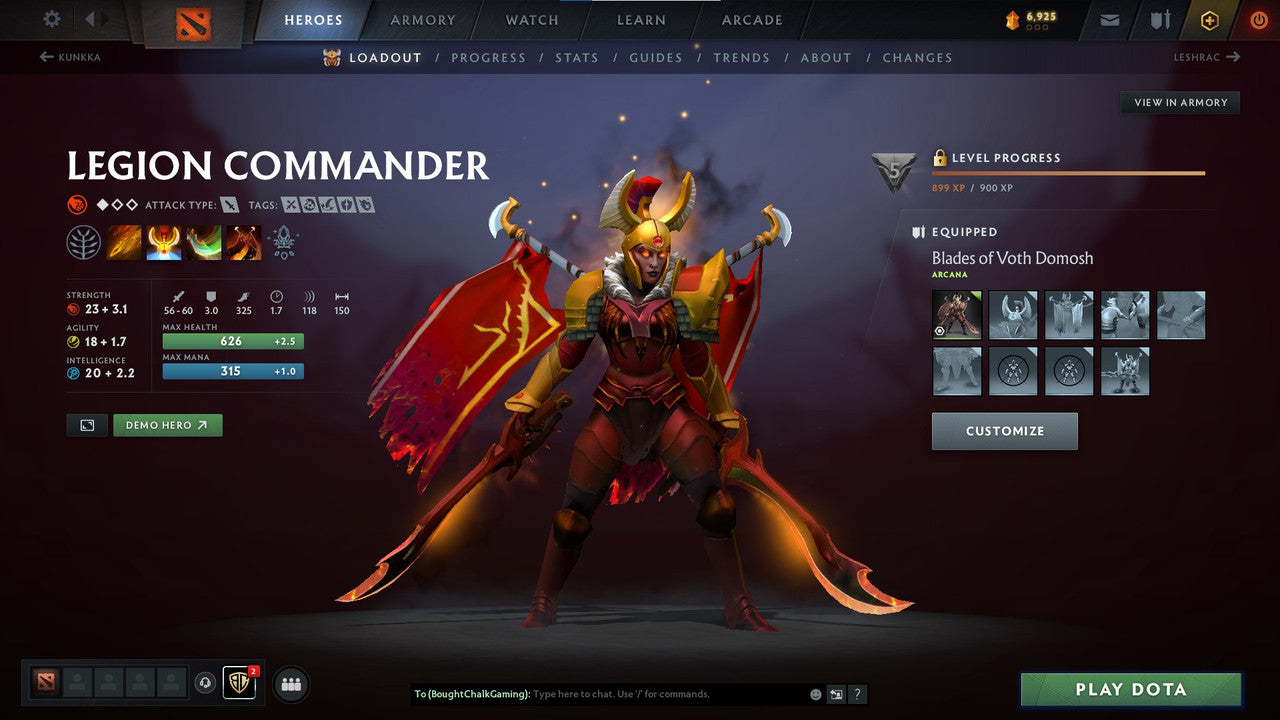Screen dimensions: 1280x720
Task: Click the Aghanim's upgrade icon
Action: [284, 241]
